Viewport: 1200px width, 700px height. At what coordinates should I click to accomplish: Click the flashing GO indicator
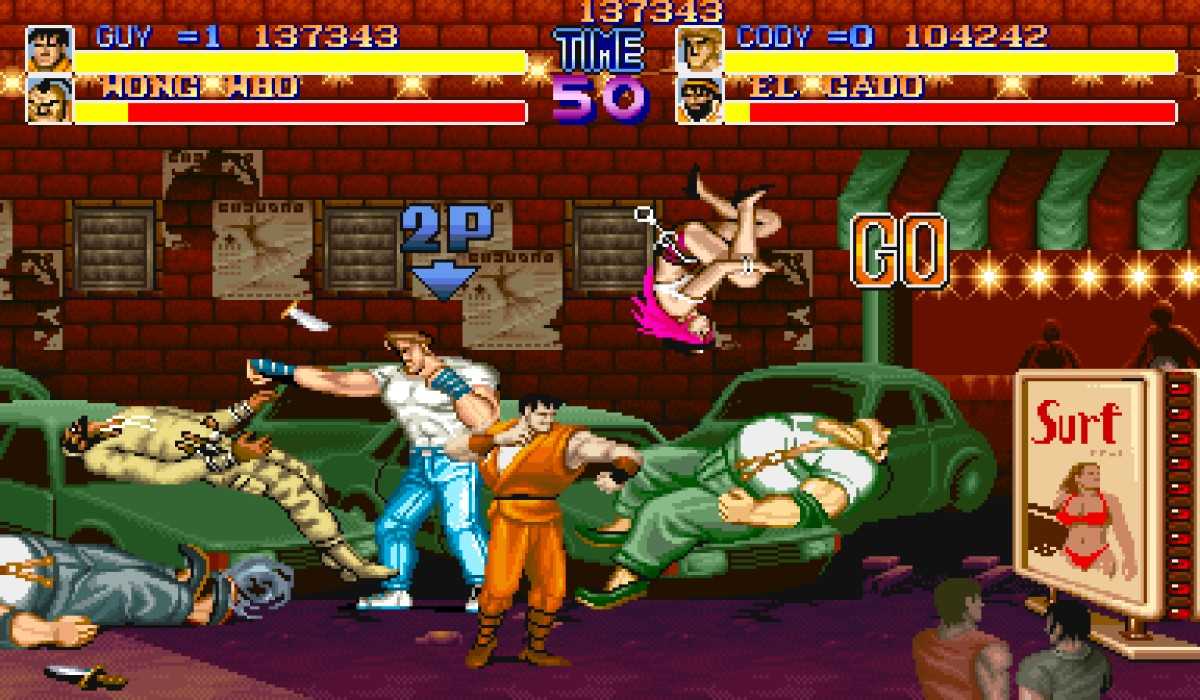[x=899, y=250]
